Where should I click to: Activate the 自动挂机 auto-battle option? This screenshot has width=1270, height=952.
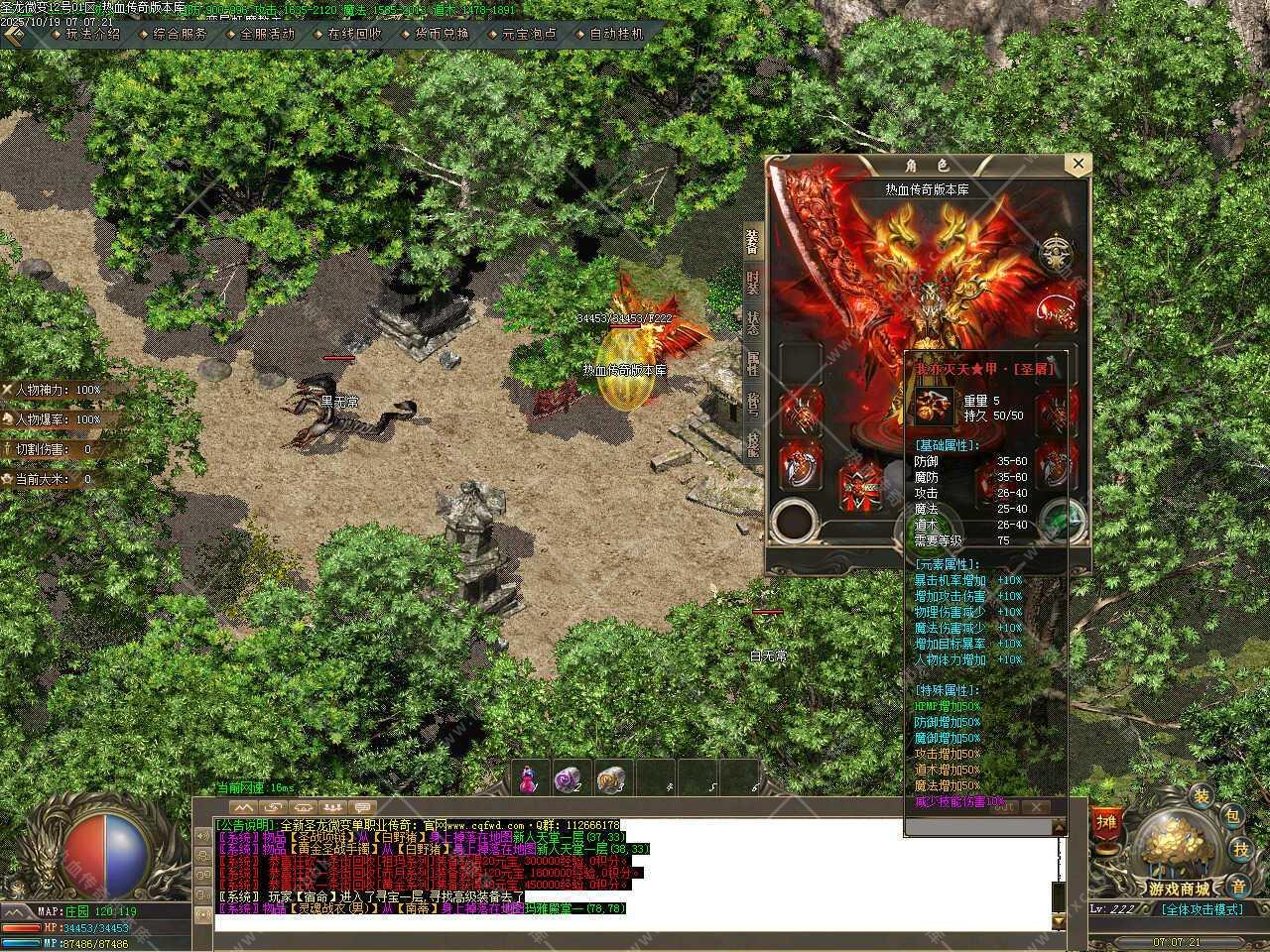(x=616, y=33)
